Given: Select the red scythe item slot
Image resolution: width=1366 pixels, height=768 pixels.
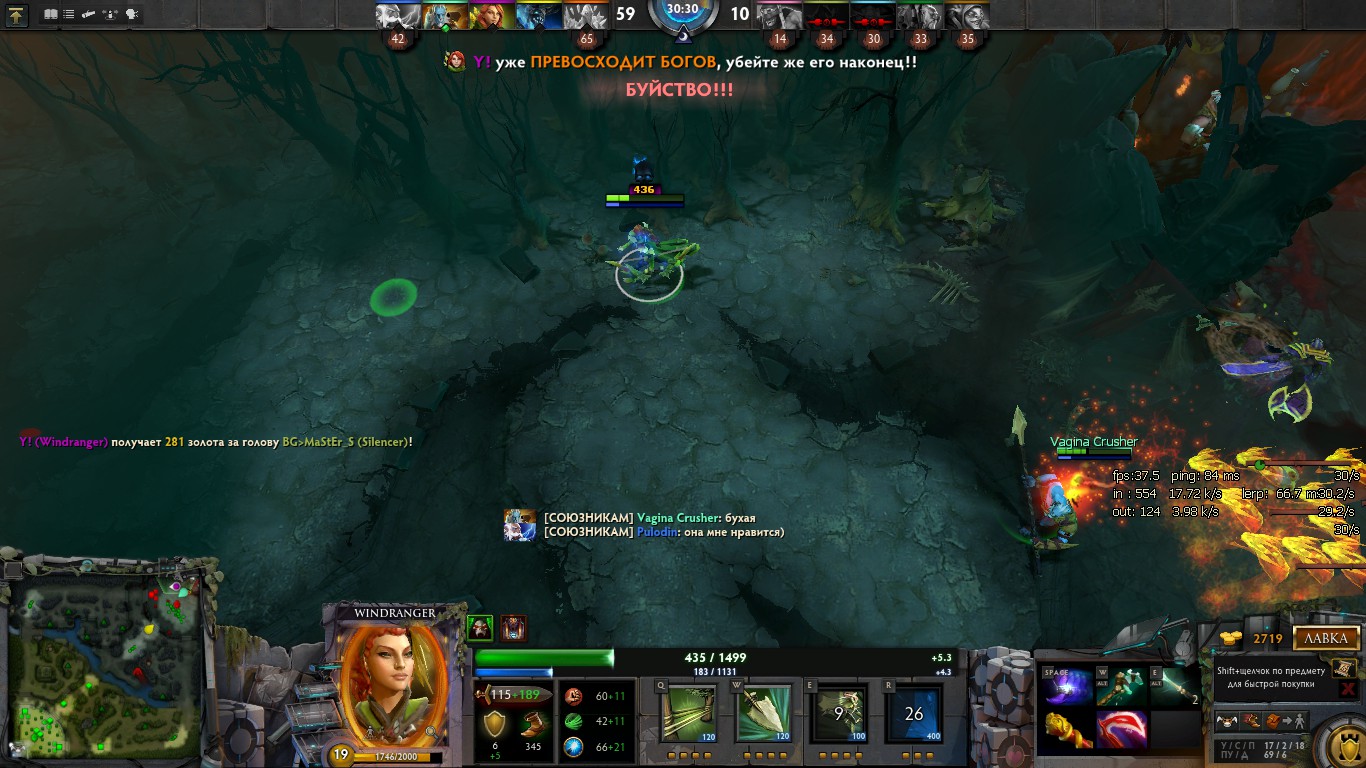Looking at the screenshot, I should pyautogui.click(x=1121, y=730).
